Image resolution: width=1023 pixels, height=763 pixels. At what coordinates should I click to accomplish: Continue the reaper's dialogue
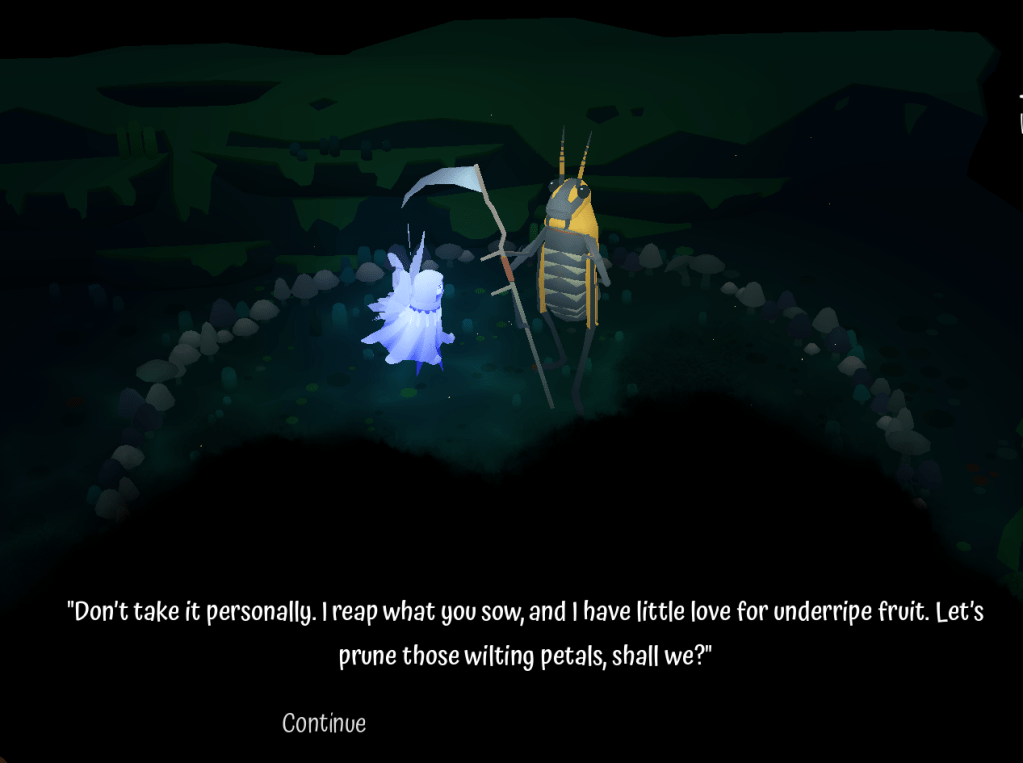click(324, 723)
